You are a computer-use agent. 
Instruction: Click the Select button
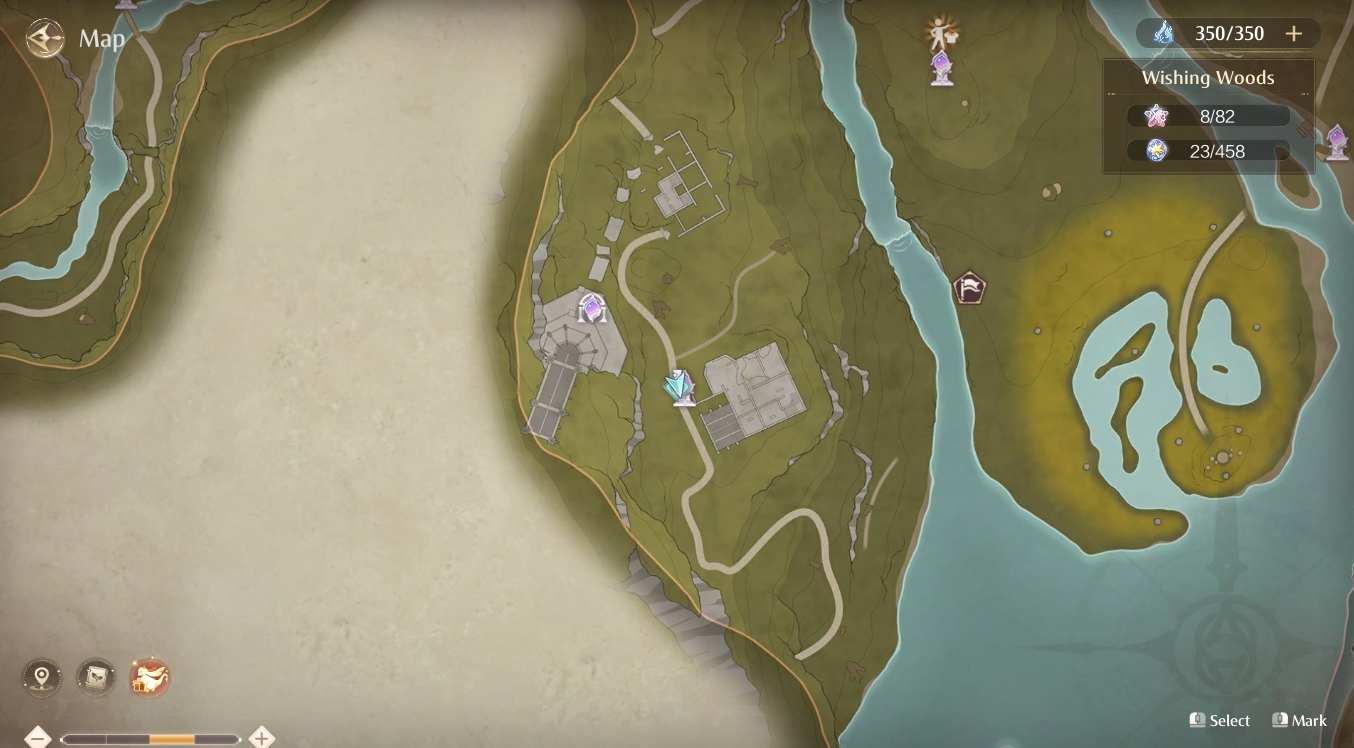[1219, 720]
